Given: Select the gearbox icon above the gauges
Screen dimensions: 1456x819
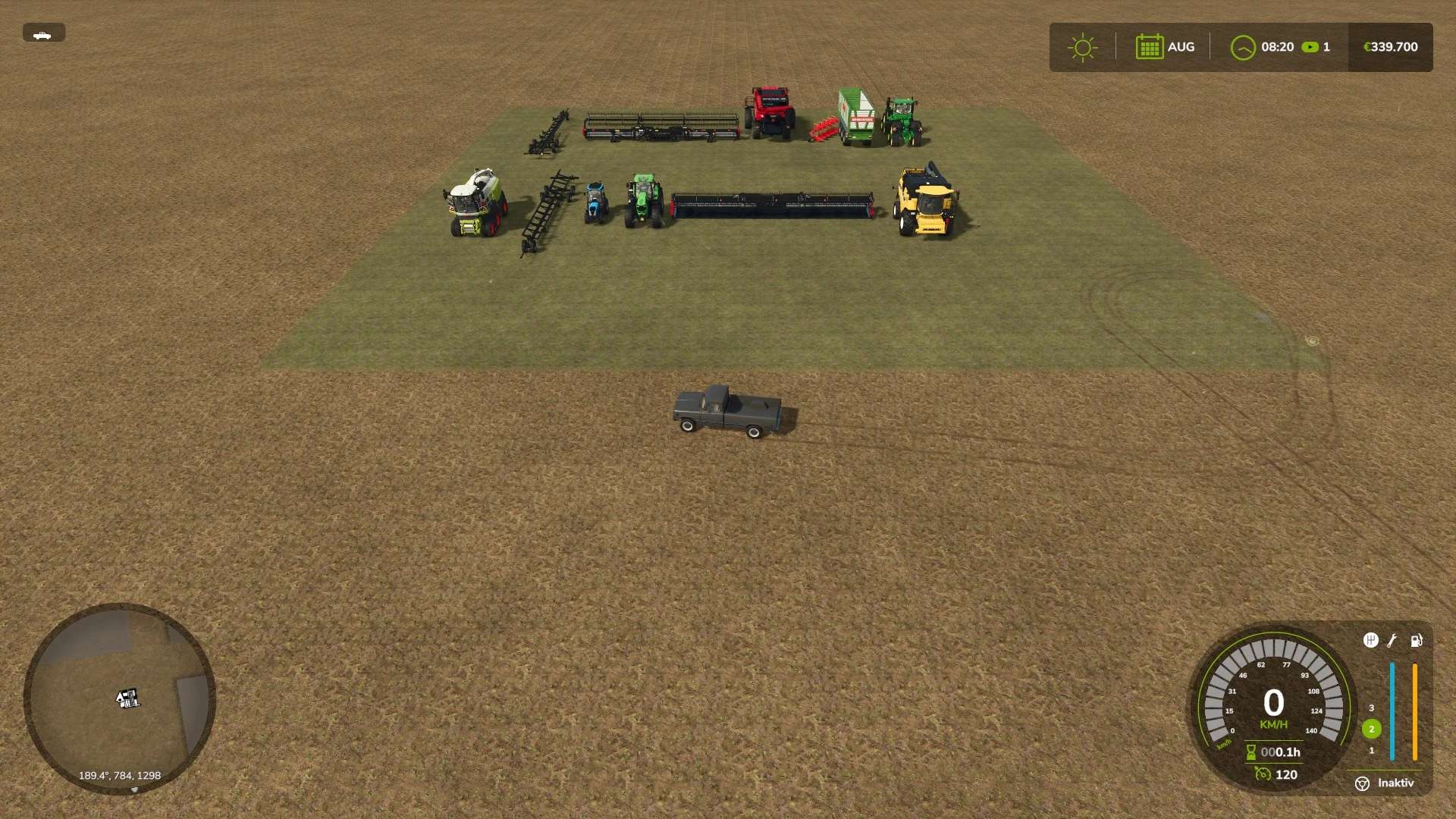Looking at the screenshot, I should pyautogui.click(x=1370, y=641).
